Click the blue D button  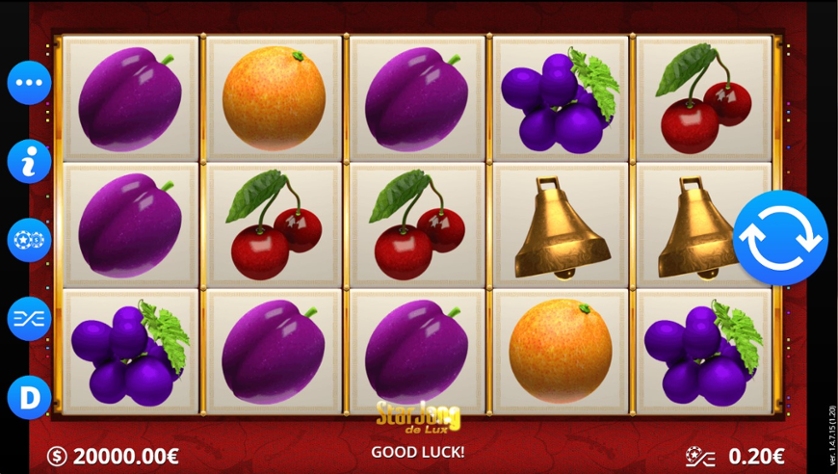29,397
